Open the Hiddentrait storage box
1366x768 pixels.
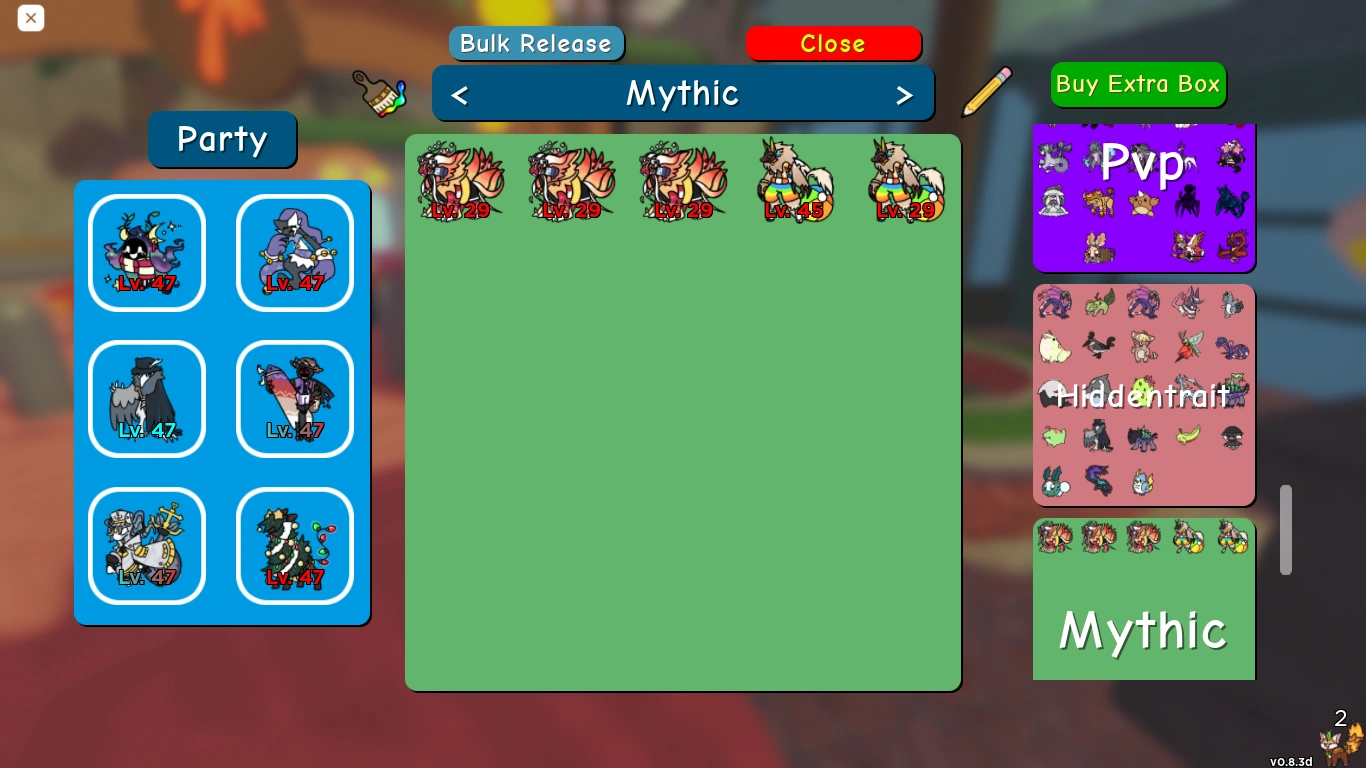pos(1143,396)
